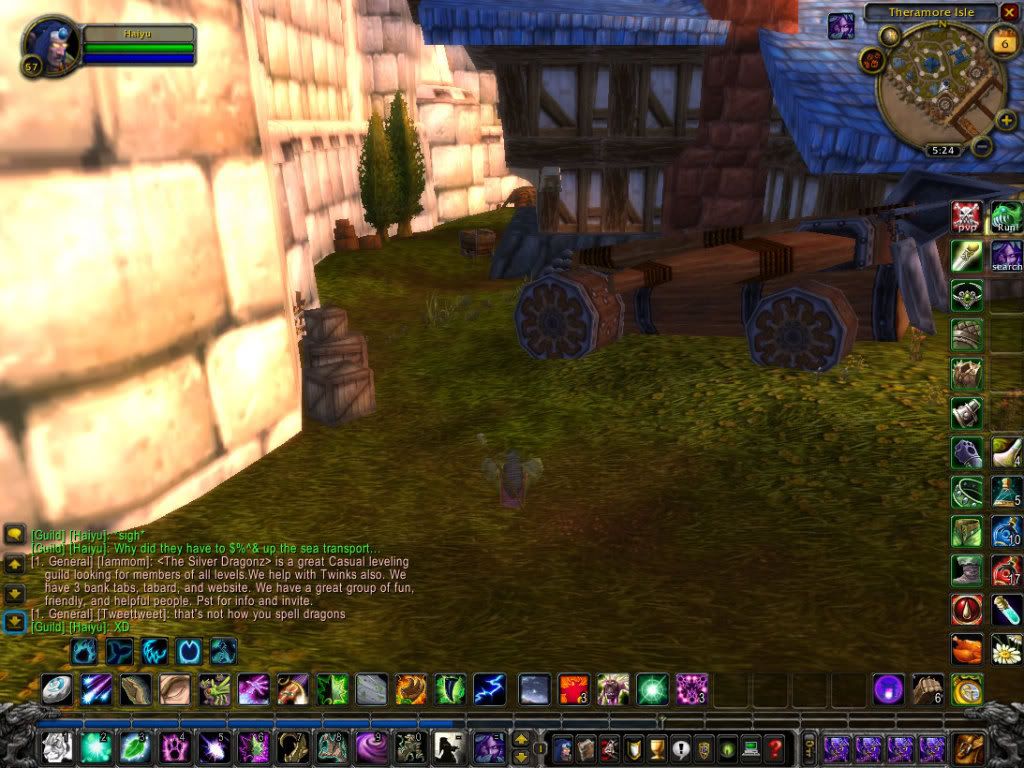Drink the blue mana potion with 10 stacks
This screenshot has width=1024, height=768.
pyautogui.click(x=1006, y=531)
